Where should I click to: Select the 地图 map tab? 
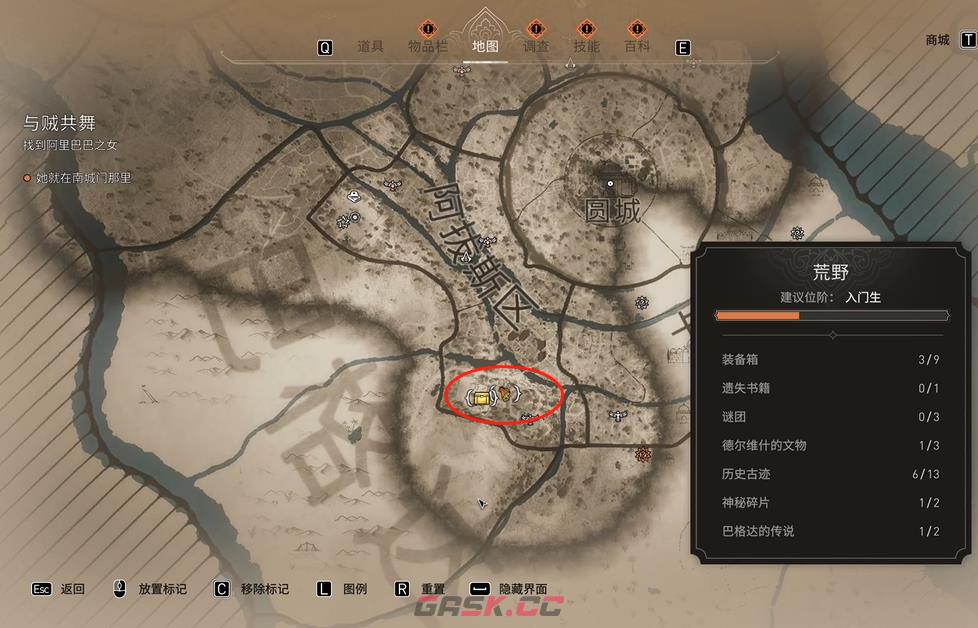tap(485, 46)
